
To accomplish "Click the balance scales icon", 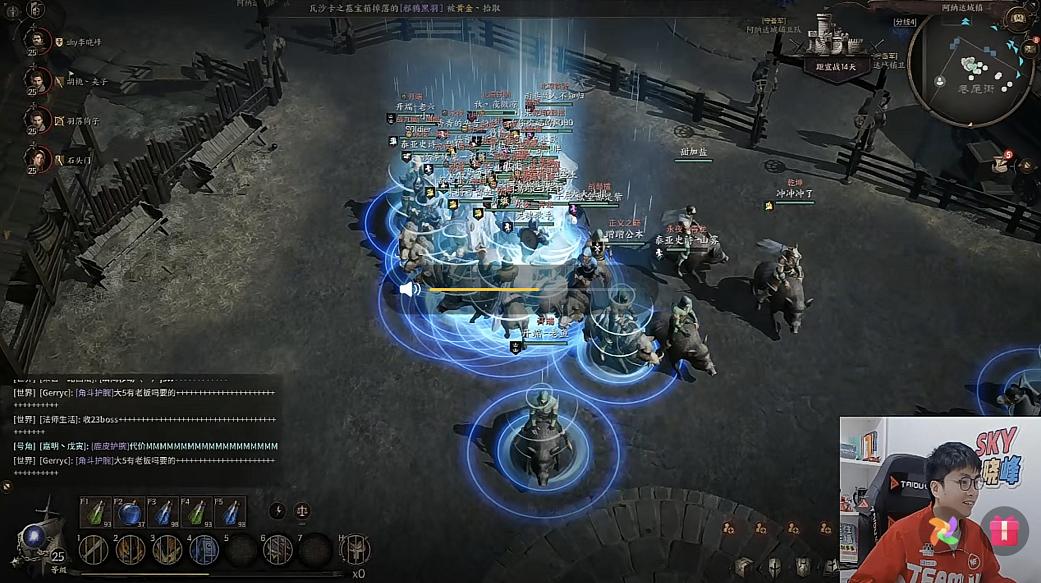I will tap(301, 511).
